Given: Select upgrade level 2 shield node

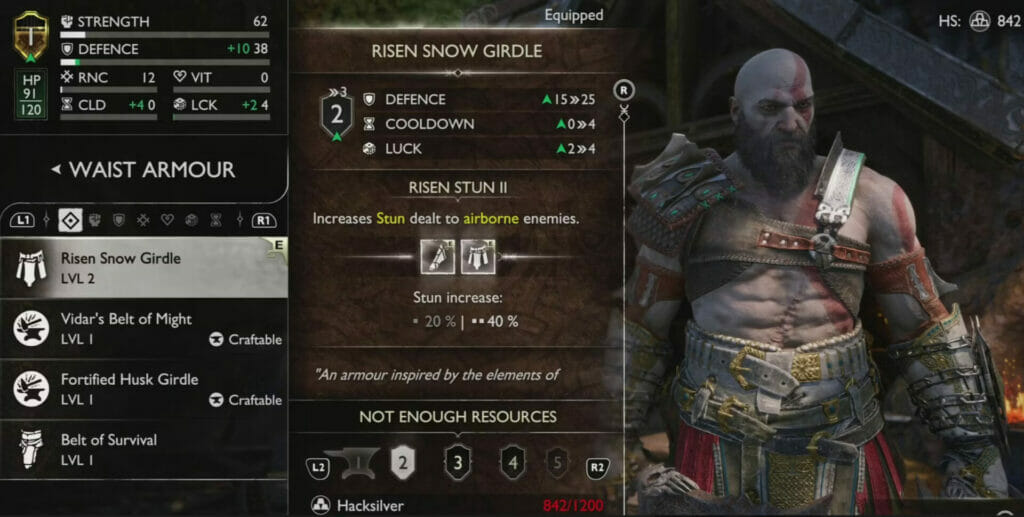Looking at the screenshot, I should click(x=401, y=461).
